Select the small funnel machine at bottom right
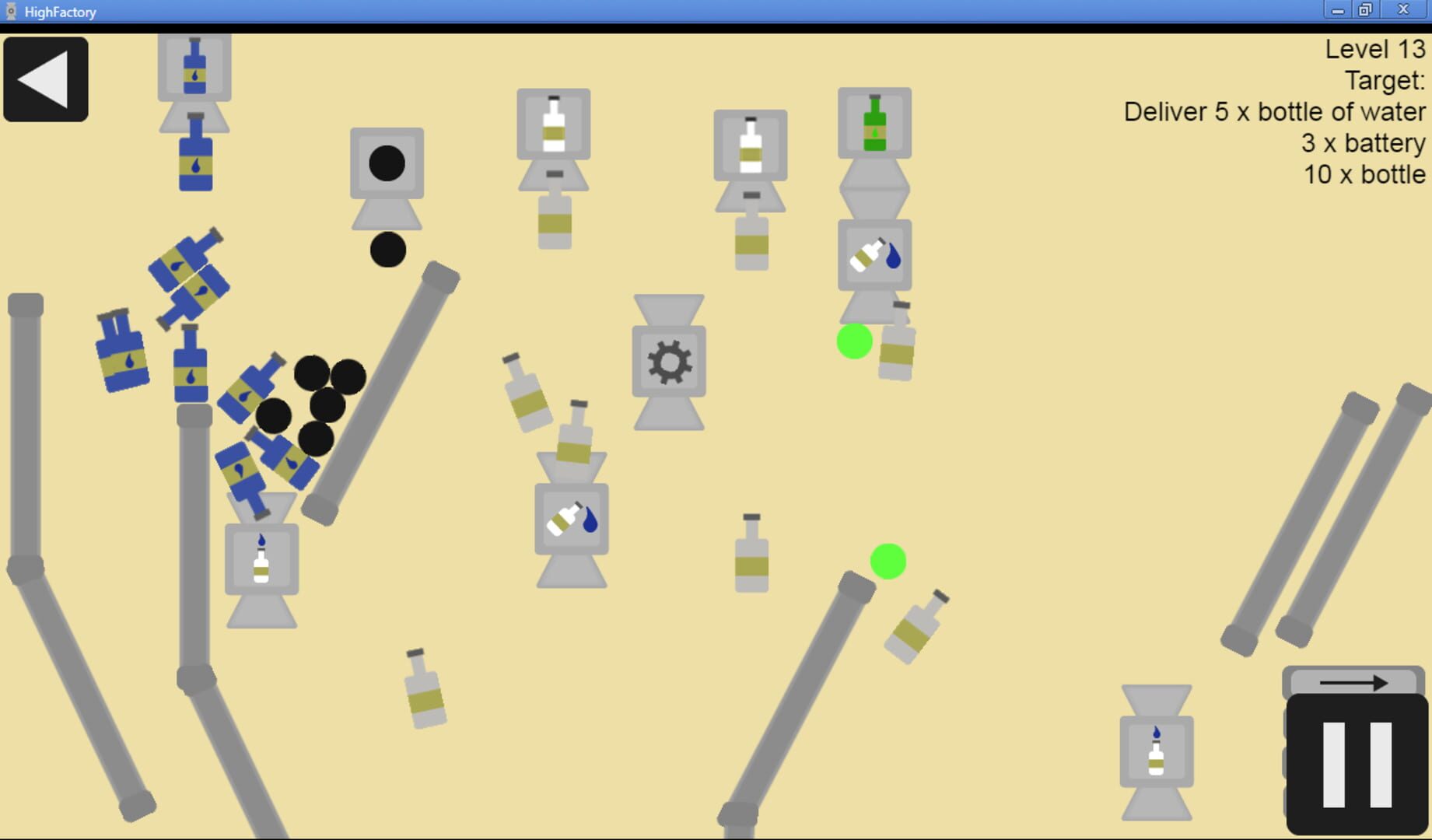This screenshot has height=840, width=1432. 1156,751
